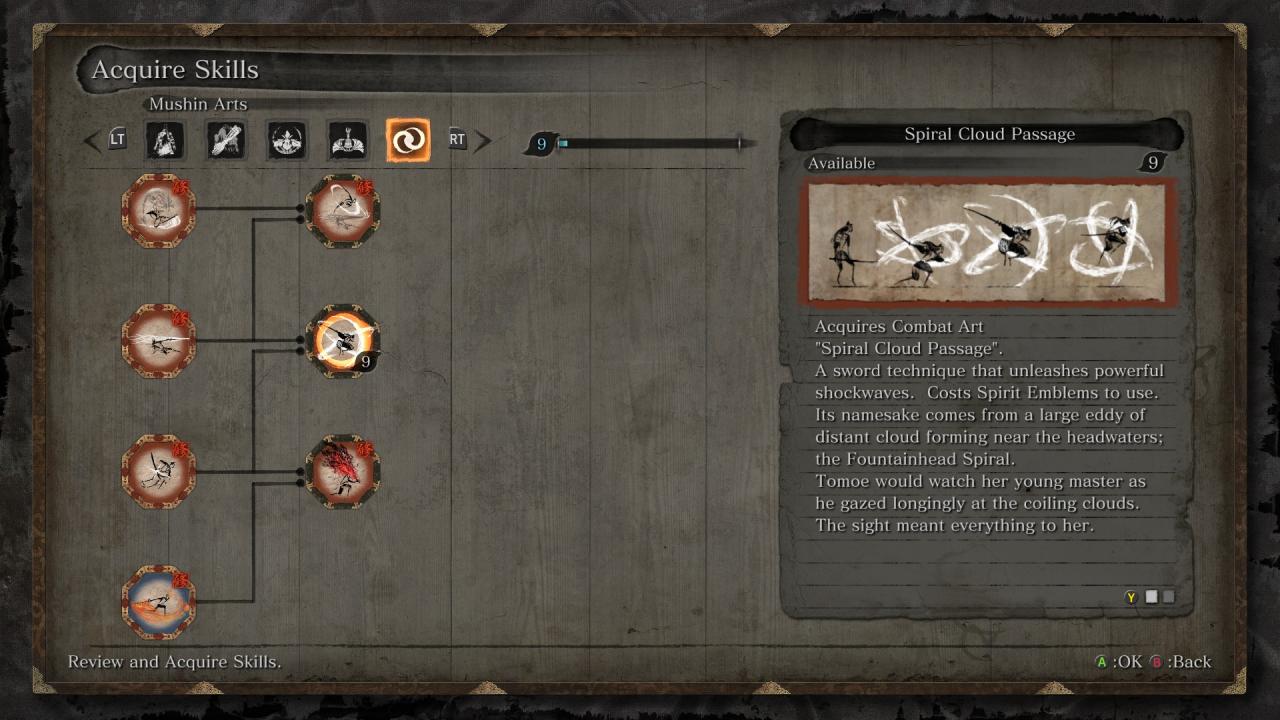Select the top-right skill node
The height and width of the screenshot is (720, 1280).
(343, 212)
